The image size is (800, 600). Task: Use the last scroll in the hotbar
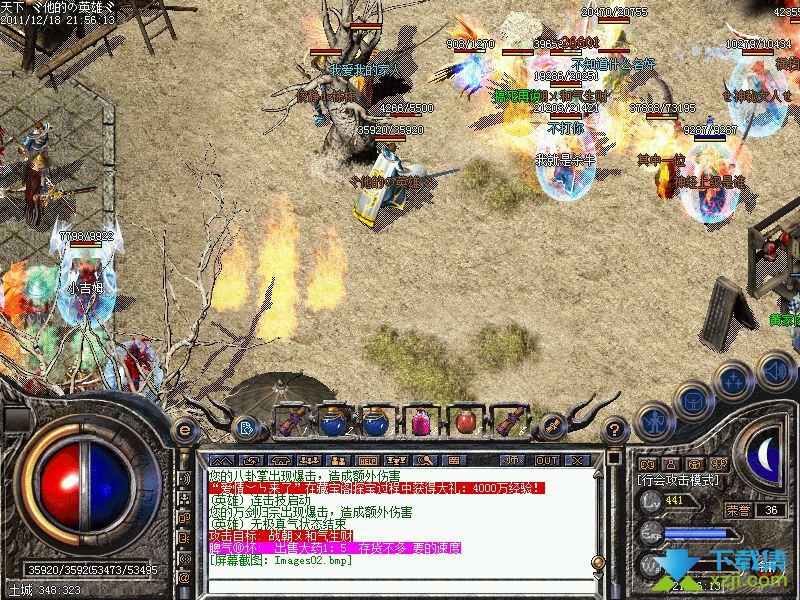(x=511, y=421)
